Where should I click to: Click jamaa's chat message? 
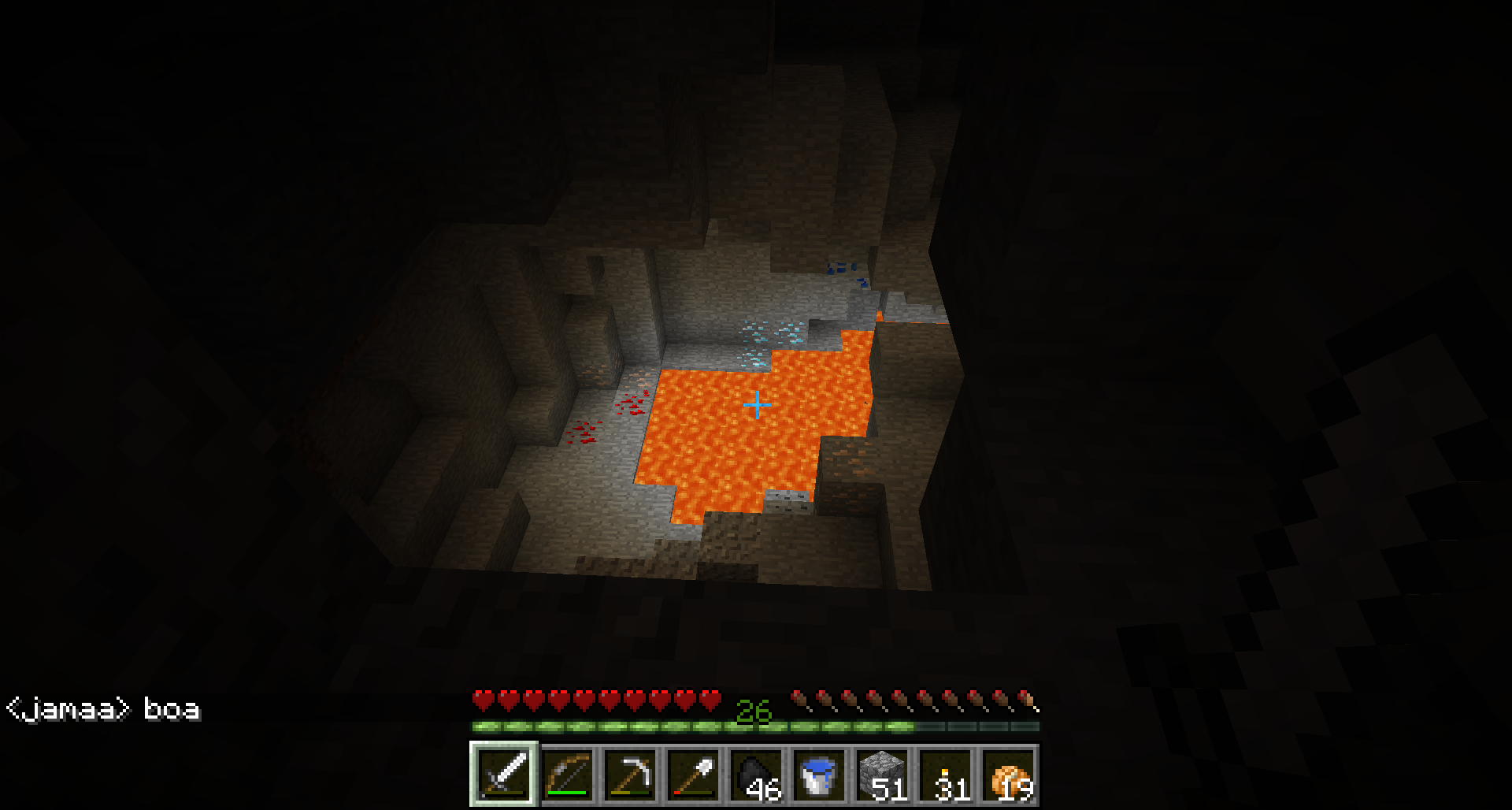click(x=102, y=710)
